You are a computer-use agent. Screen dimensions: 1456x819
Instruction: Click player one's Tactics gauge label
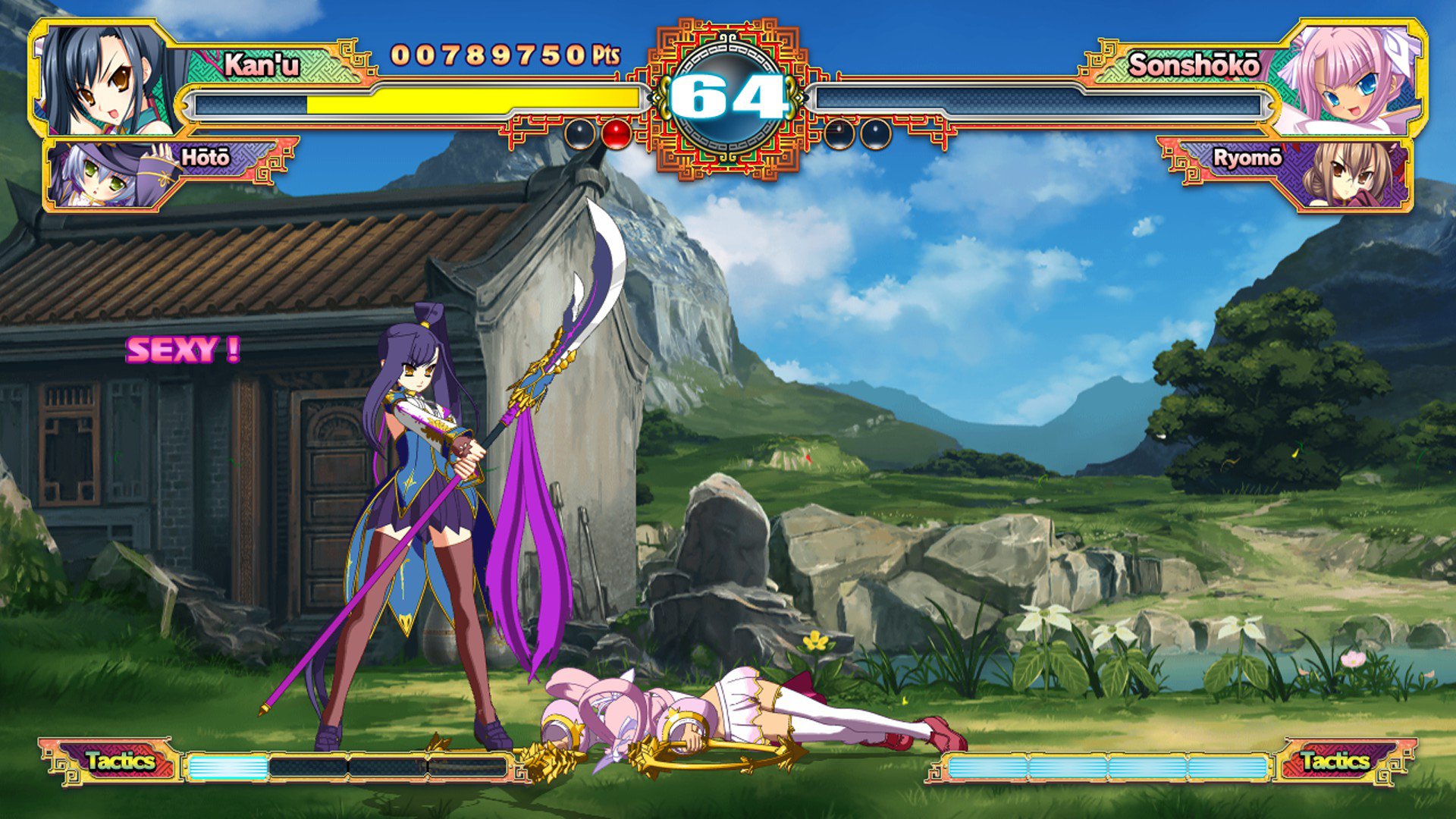pos(119,761)
